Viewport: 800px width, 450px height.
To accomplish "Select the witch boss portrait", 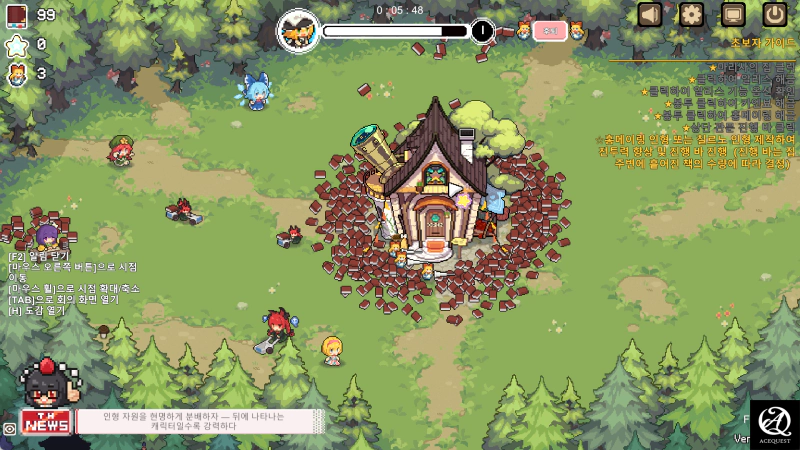I will pyautogui.click(x=298, y=30).
